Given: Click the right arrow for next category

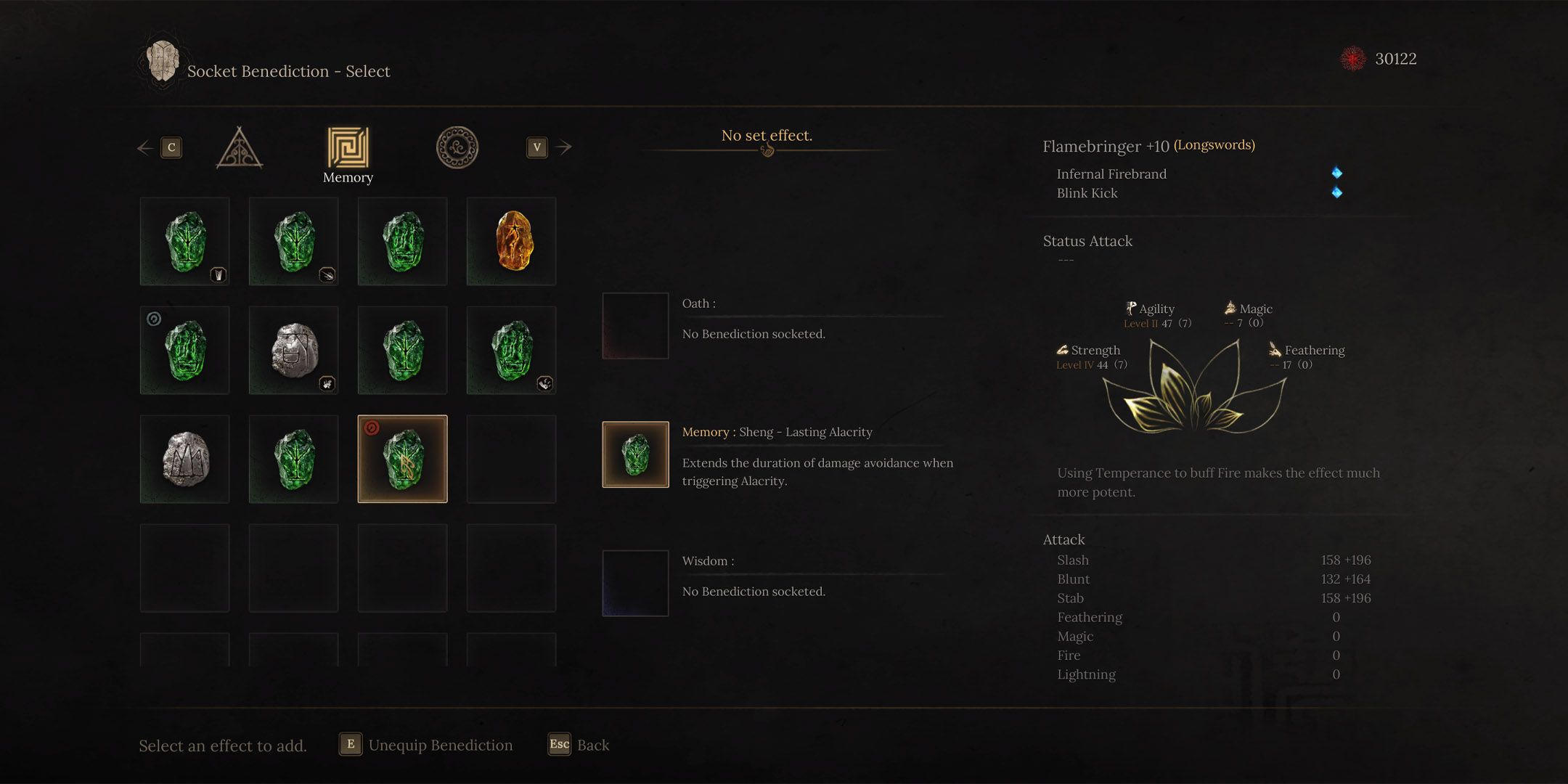Looking at the screenshot, I should pos(563,147).
